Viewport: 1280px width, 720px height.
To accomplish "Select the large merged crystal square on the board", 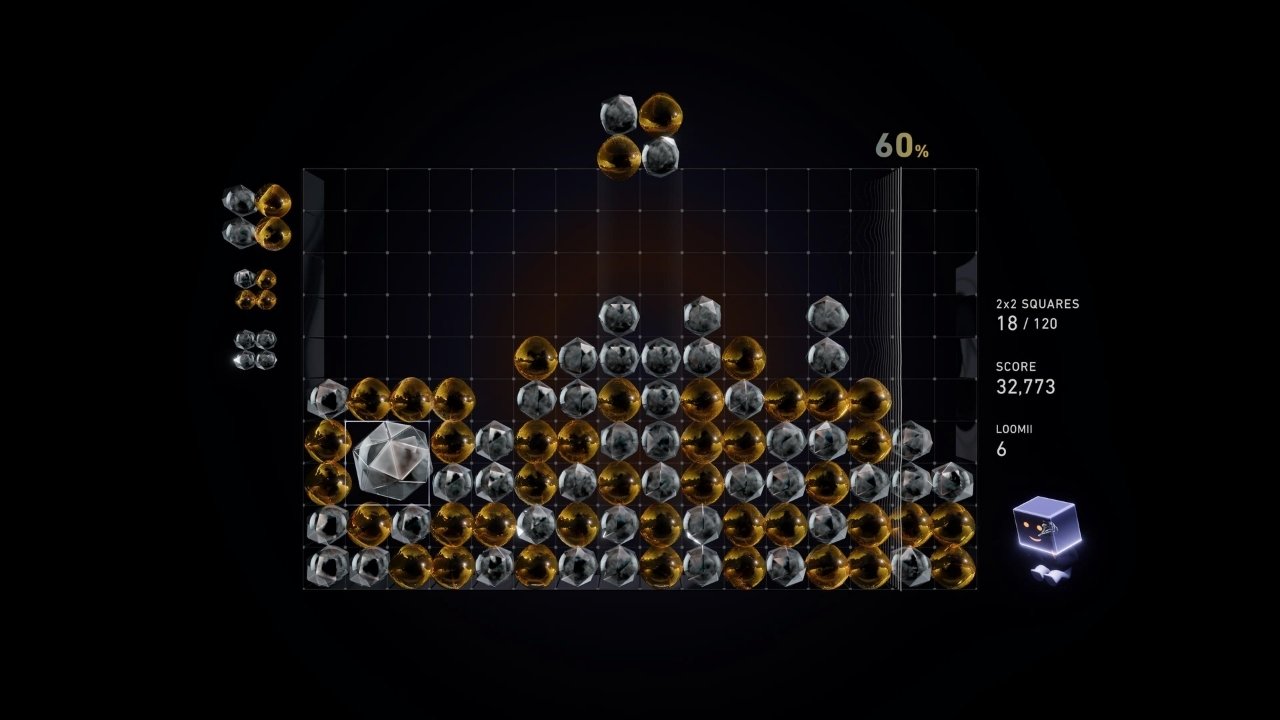I will [x=388, y=462].
